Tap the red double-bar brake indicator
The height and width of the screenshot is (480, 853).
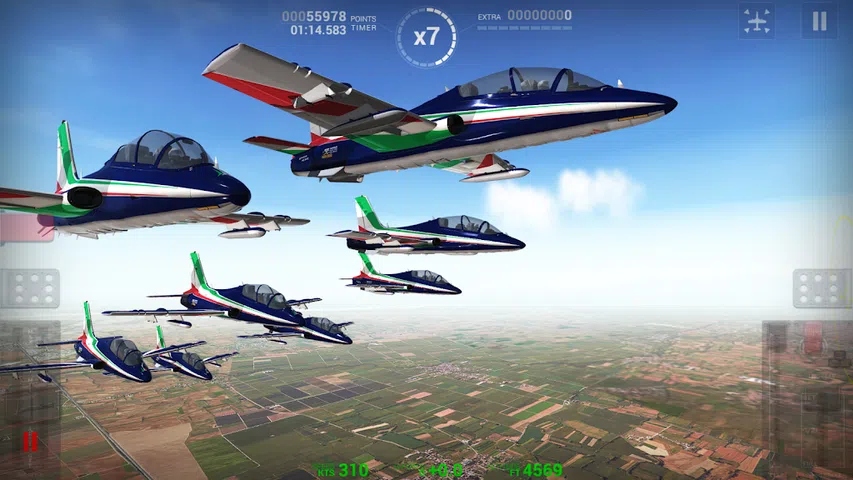click(30, 440)
